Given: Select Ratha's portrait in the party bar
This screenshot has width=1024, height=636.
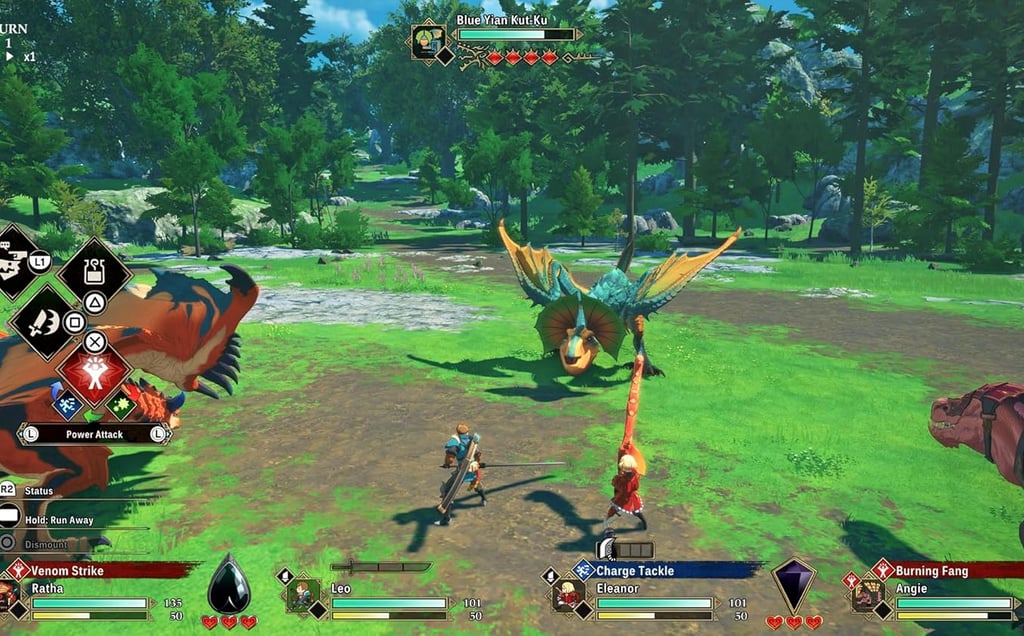Looking at the screenshot, I should coord(9,595).
